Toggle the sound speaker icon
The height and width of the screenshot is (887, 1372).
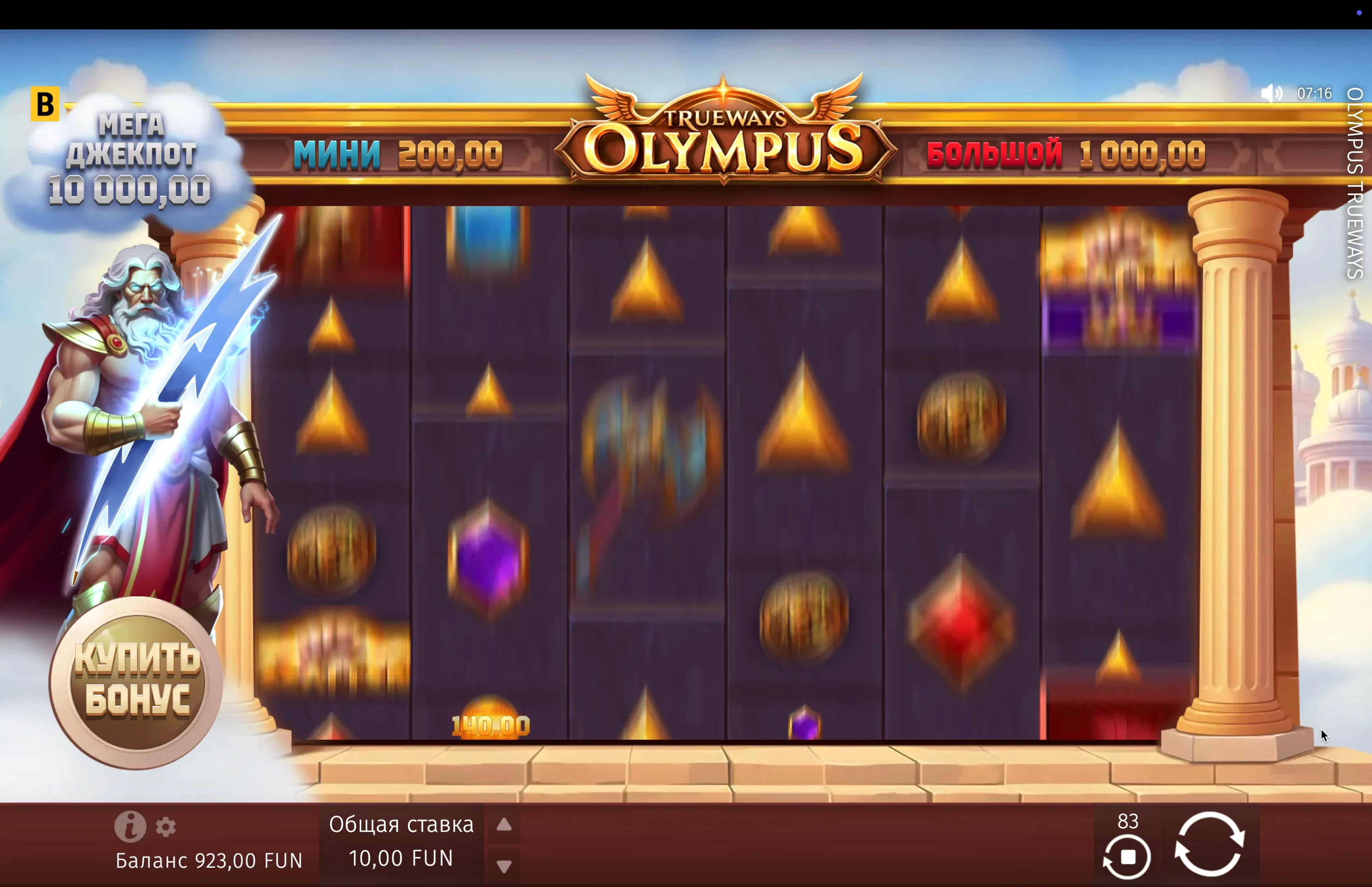[1271, 93]
